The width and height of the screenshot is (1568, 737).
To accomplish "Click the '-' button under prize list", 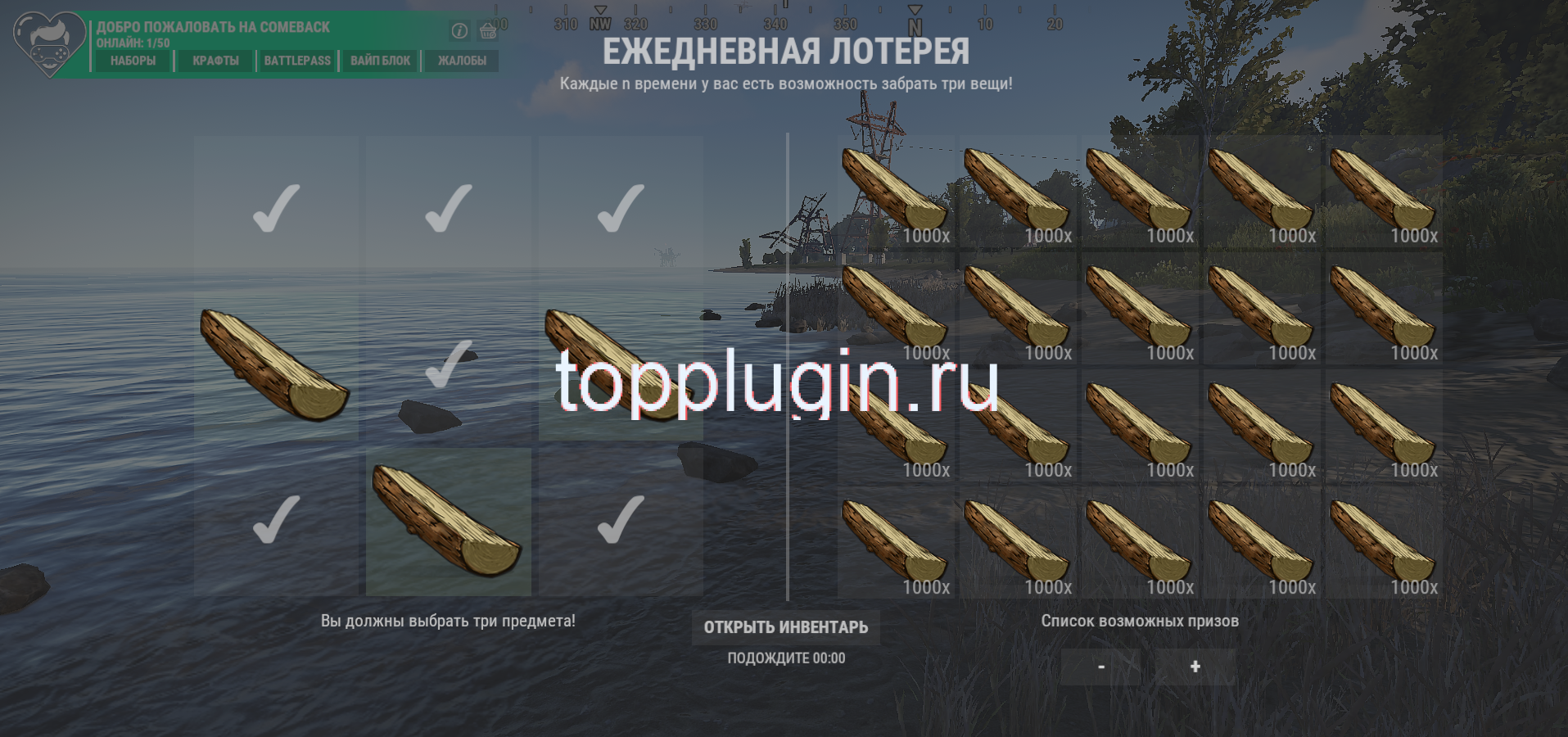I will (x=1100, y=667).
